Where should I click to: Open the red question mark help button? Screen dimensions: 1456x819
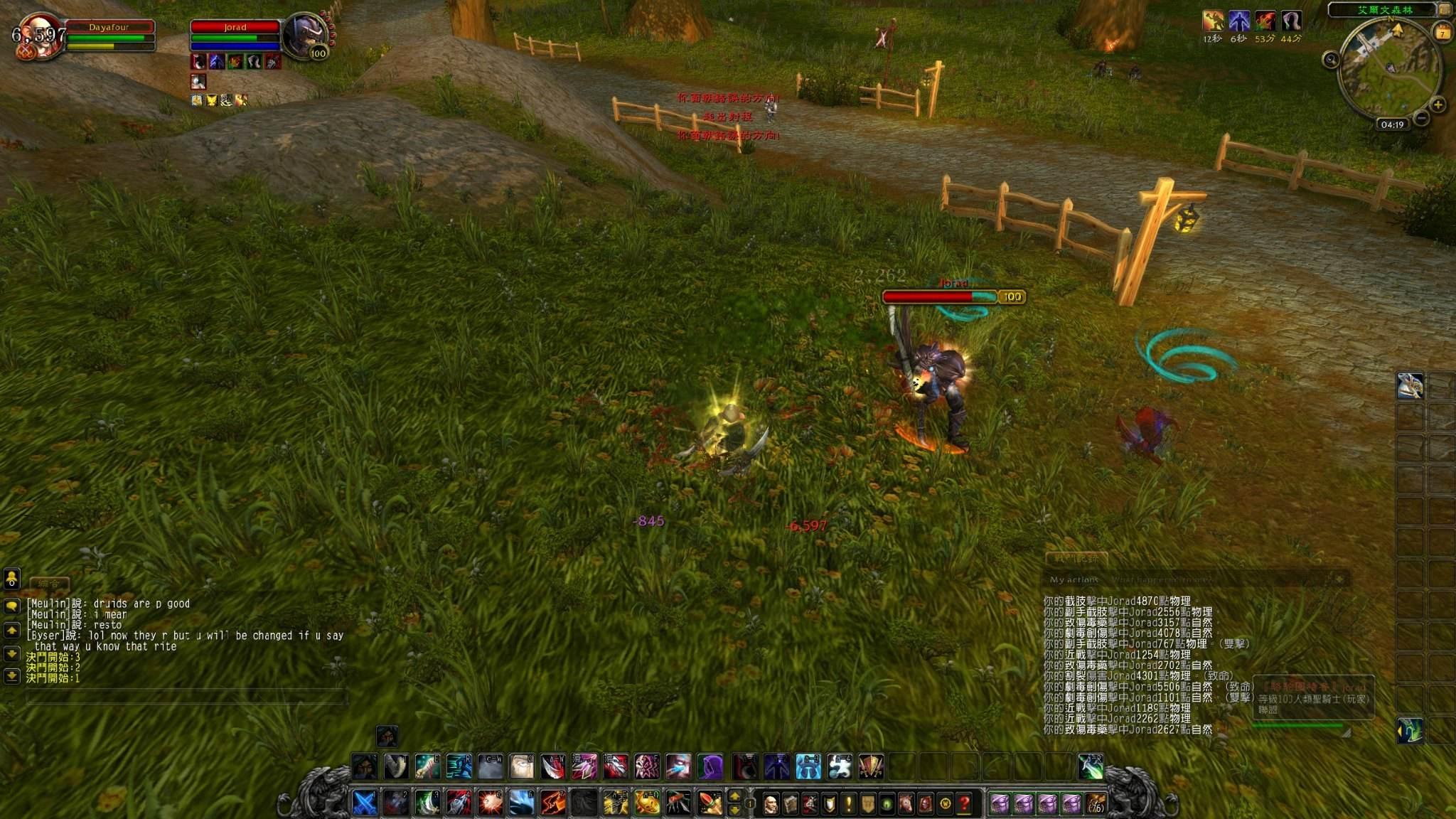pos(964,804)
